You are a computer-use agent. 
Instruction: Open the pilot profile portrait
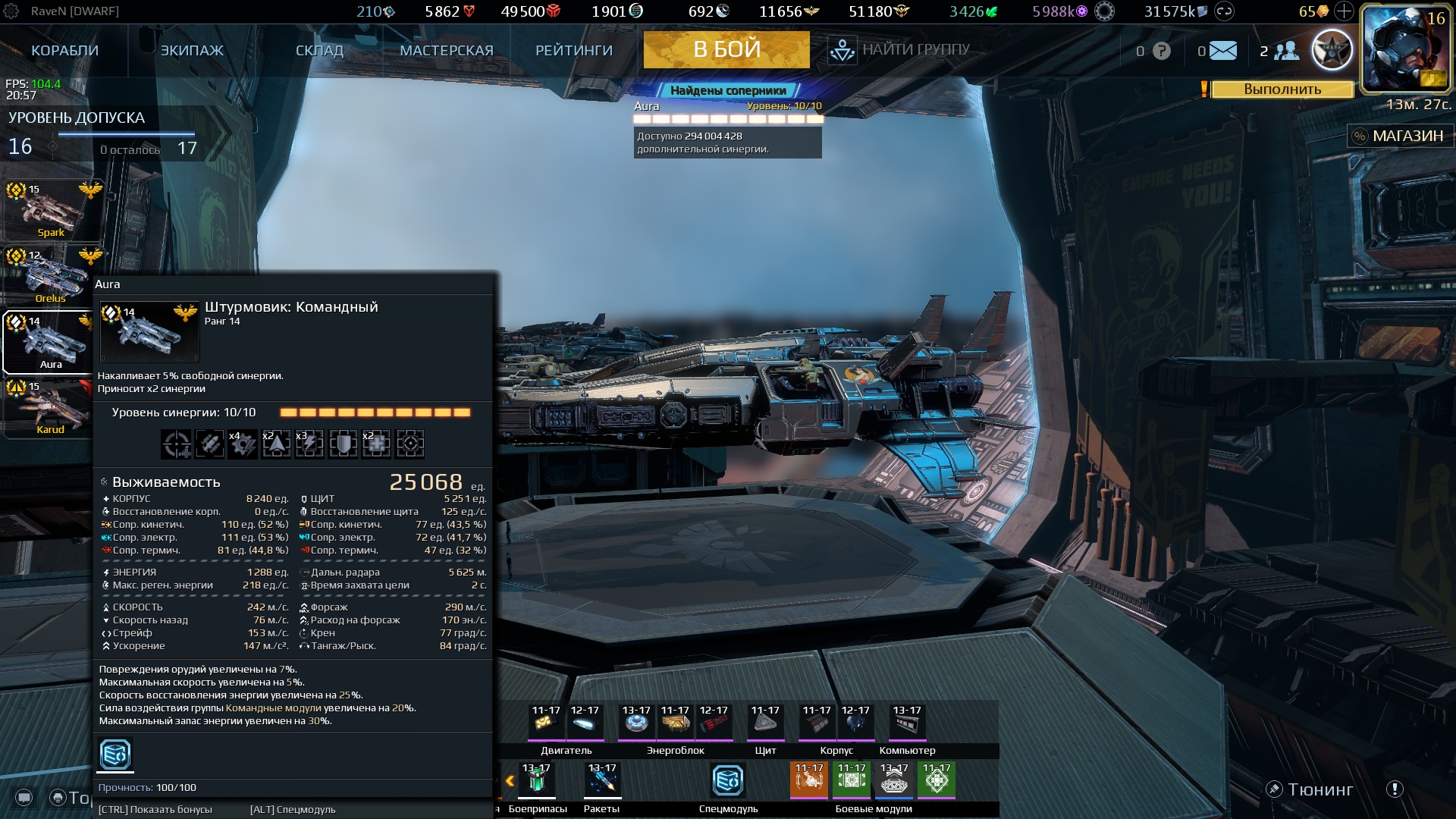(1405, 49)
